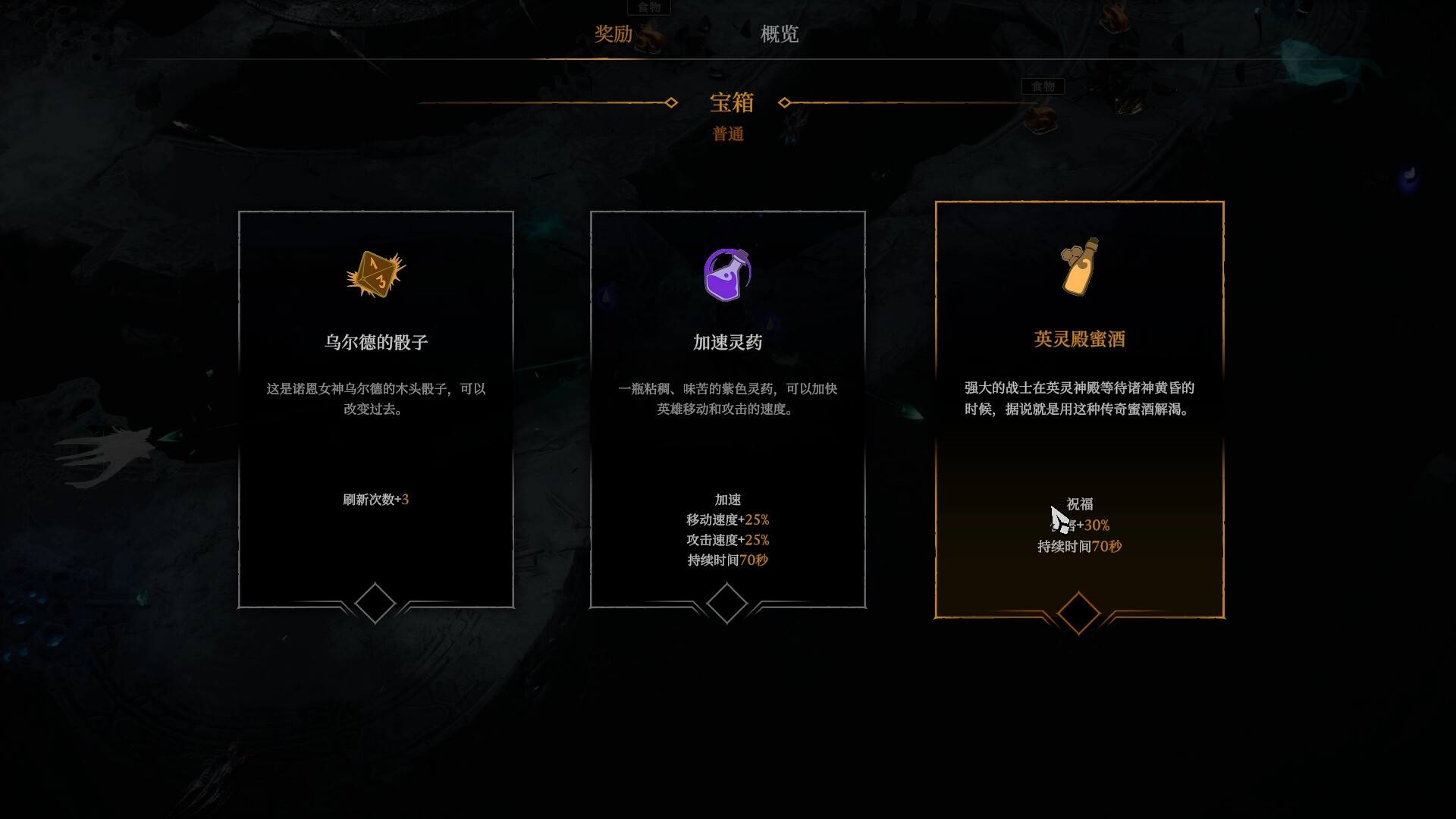Select the 乌尔德的骰子 dice icon
Screen dimensions: 1456x819
[375, 275]
